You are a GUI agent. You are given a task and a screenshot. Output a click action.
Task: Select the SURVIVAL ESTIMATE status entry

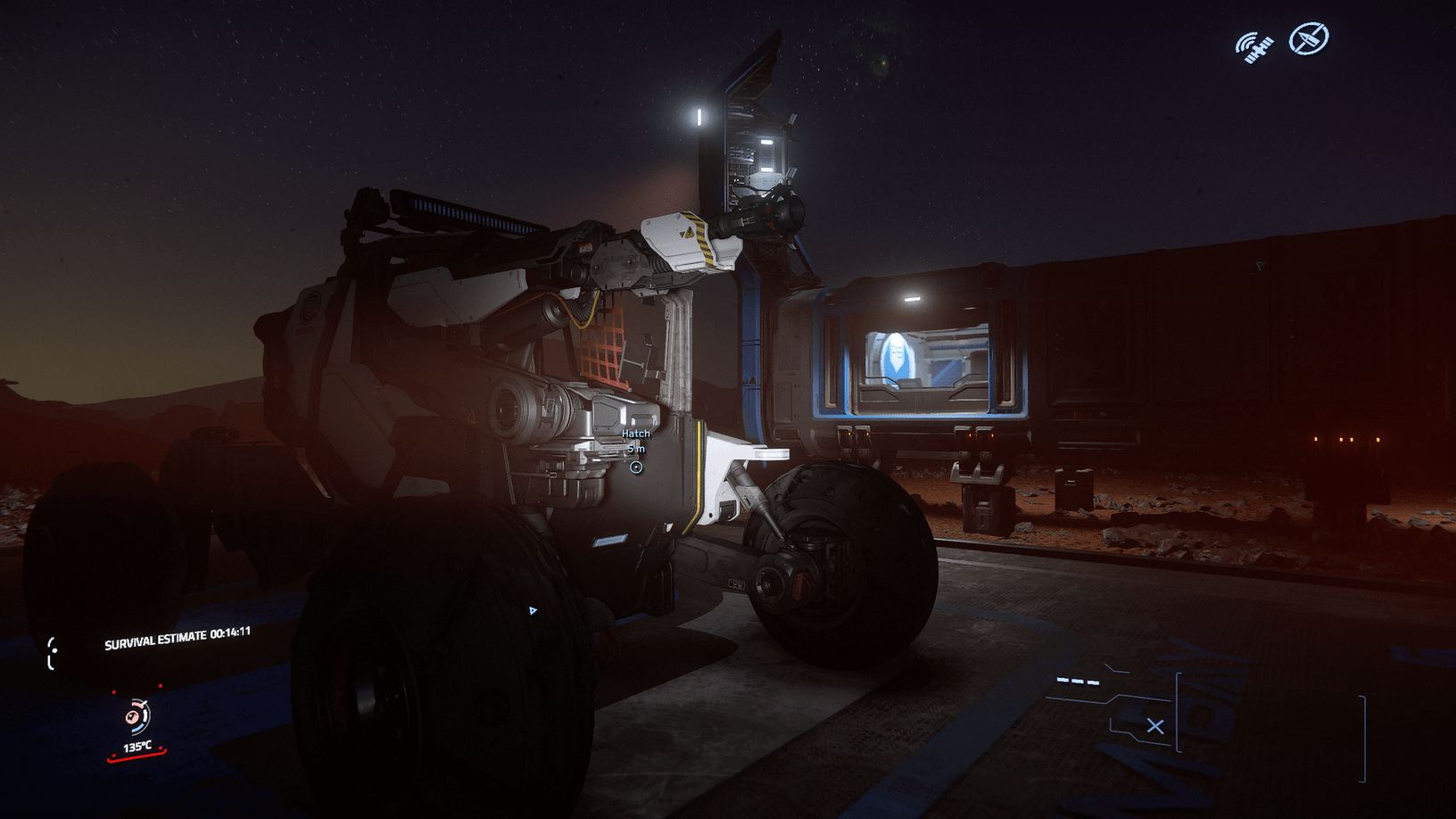(x=156, y=639)
